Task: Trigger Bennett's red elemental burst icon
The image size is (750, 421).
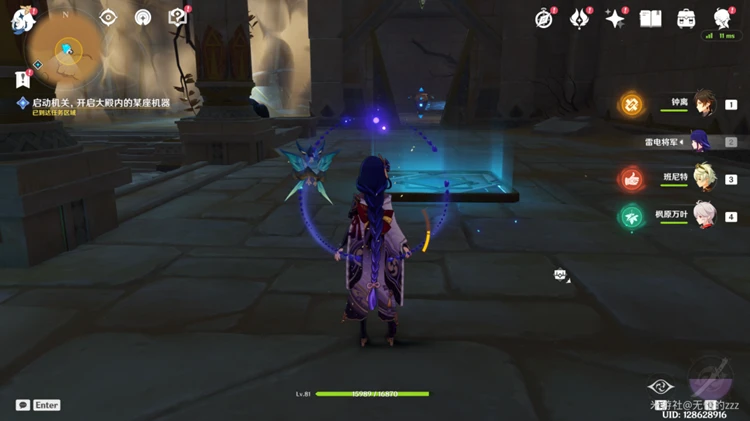Action: pyautogui.click(x=631, y=178)
